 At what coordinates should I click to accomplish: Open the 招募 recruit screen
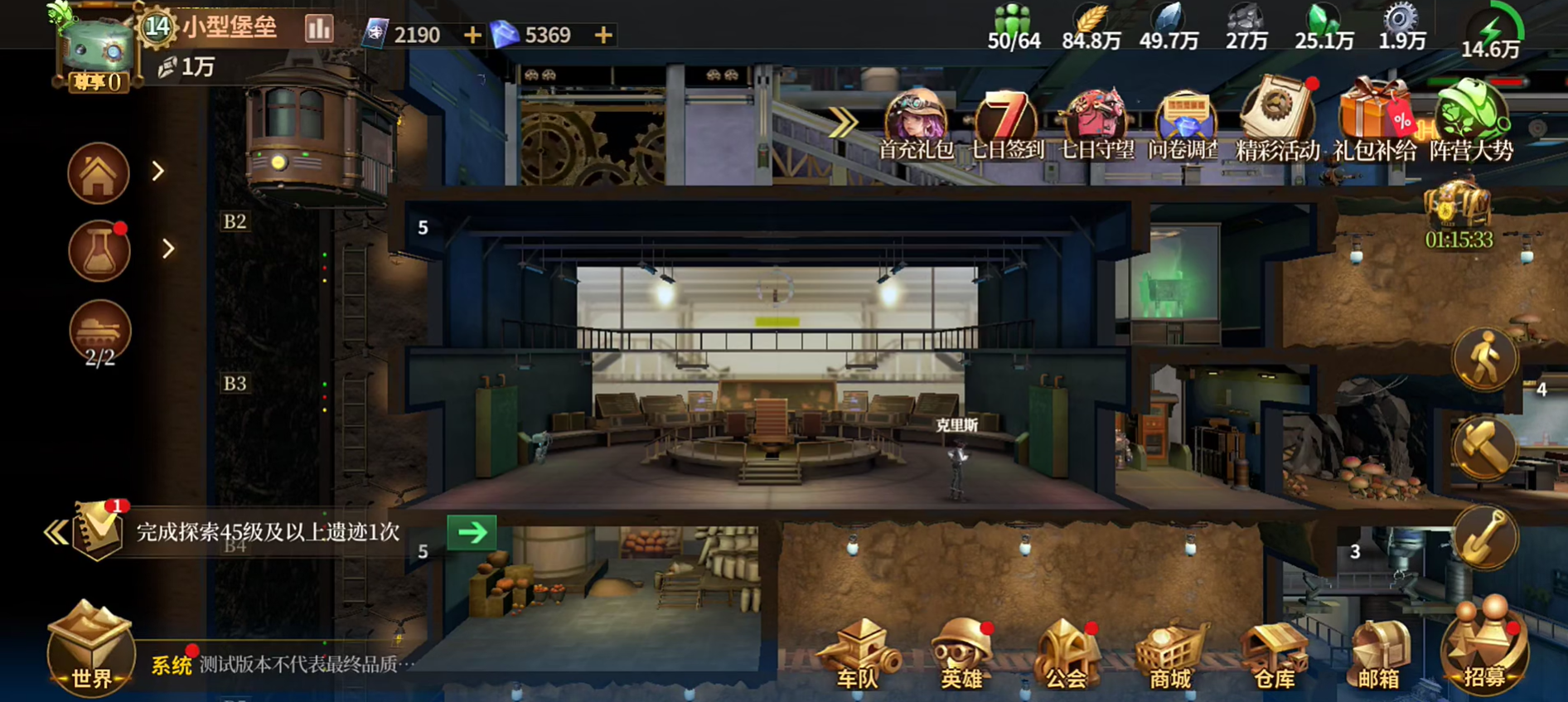click(1484, 651)
